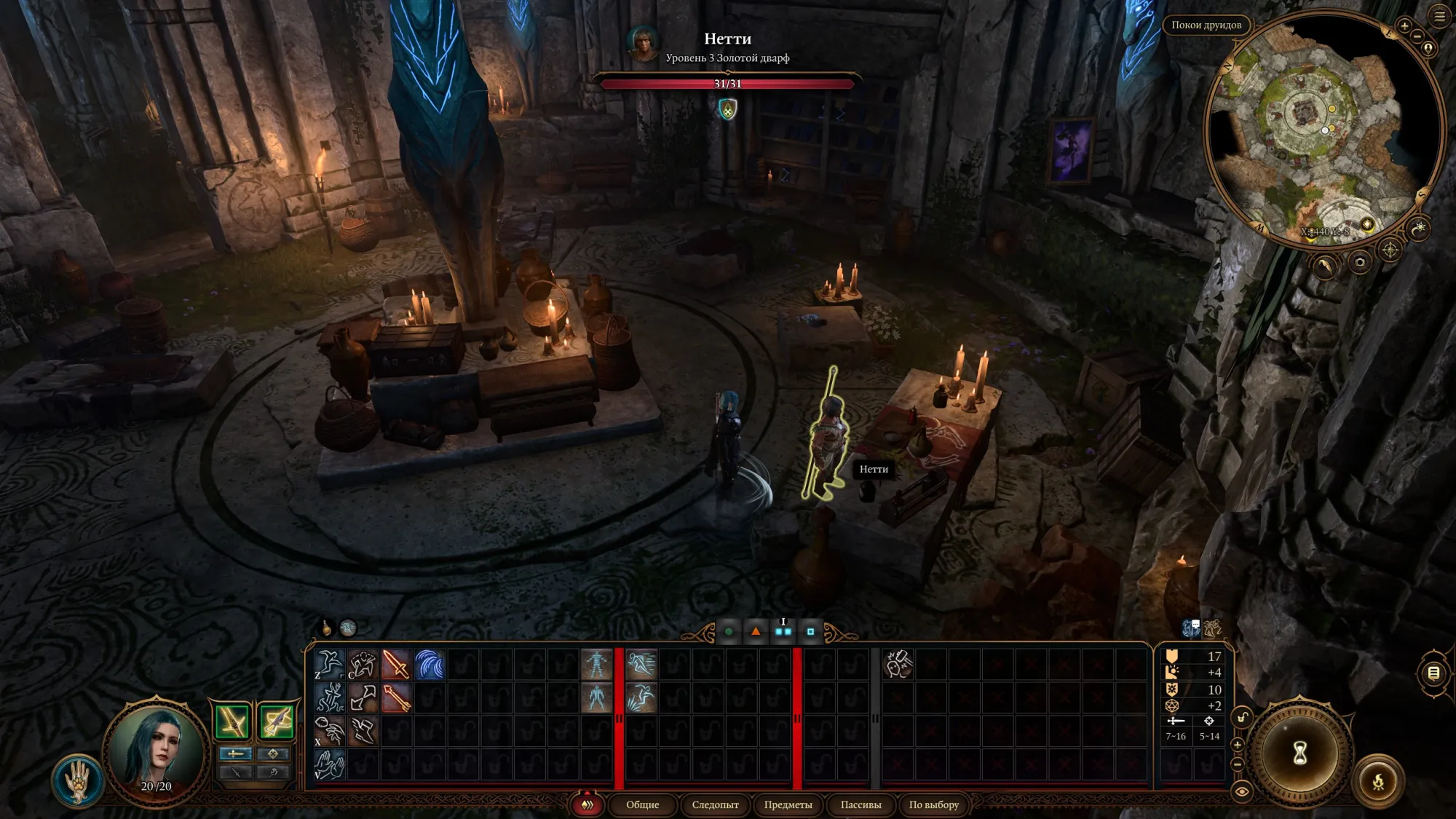Select the melee weapon set slot

pos(232,721)
